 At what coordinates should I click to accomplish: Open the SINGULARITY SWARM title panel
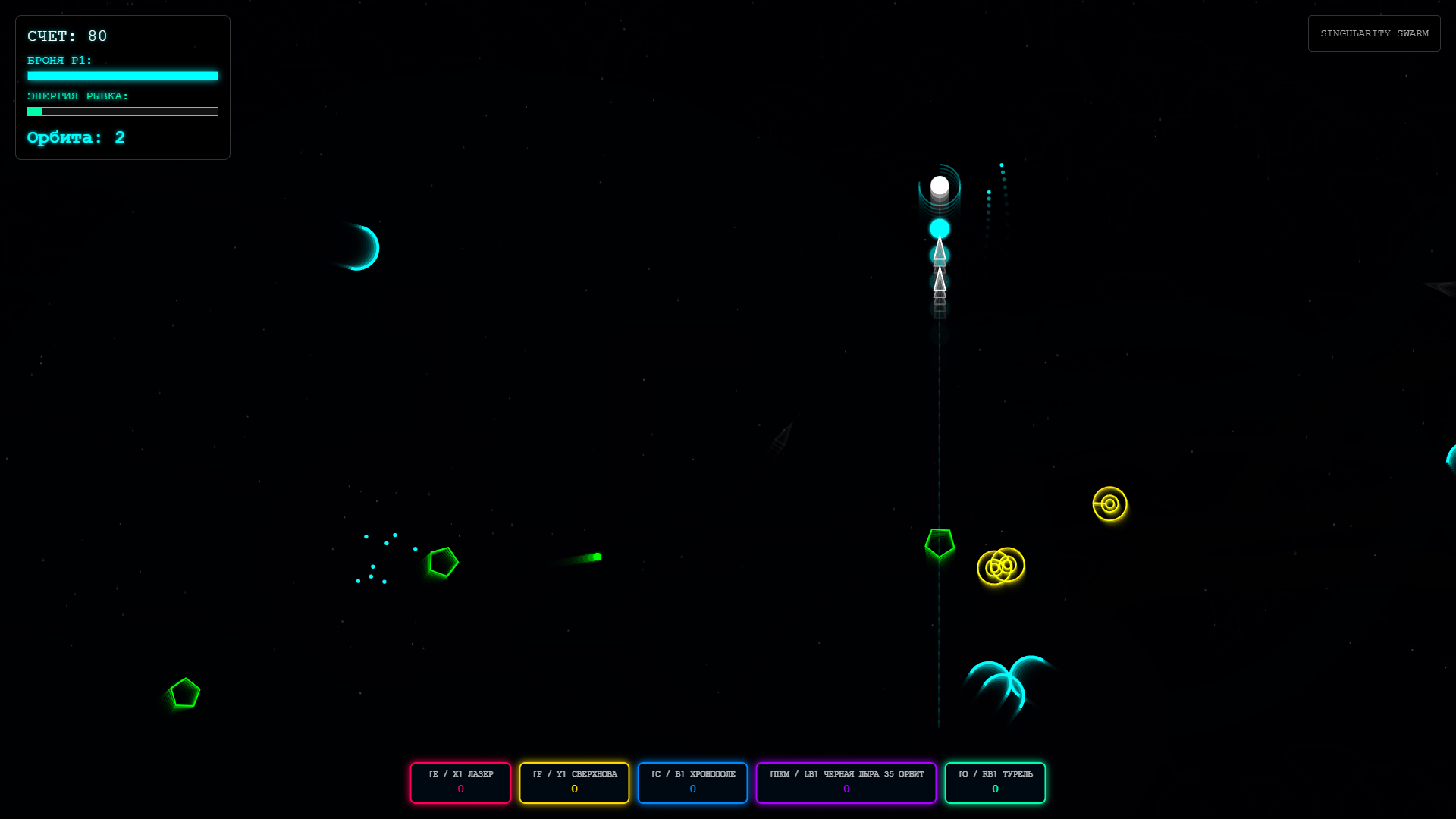(x=1374, y=33)
